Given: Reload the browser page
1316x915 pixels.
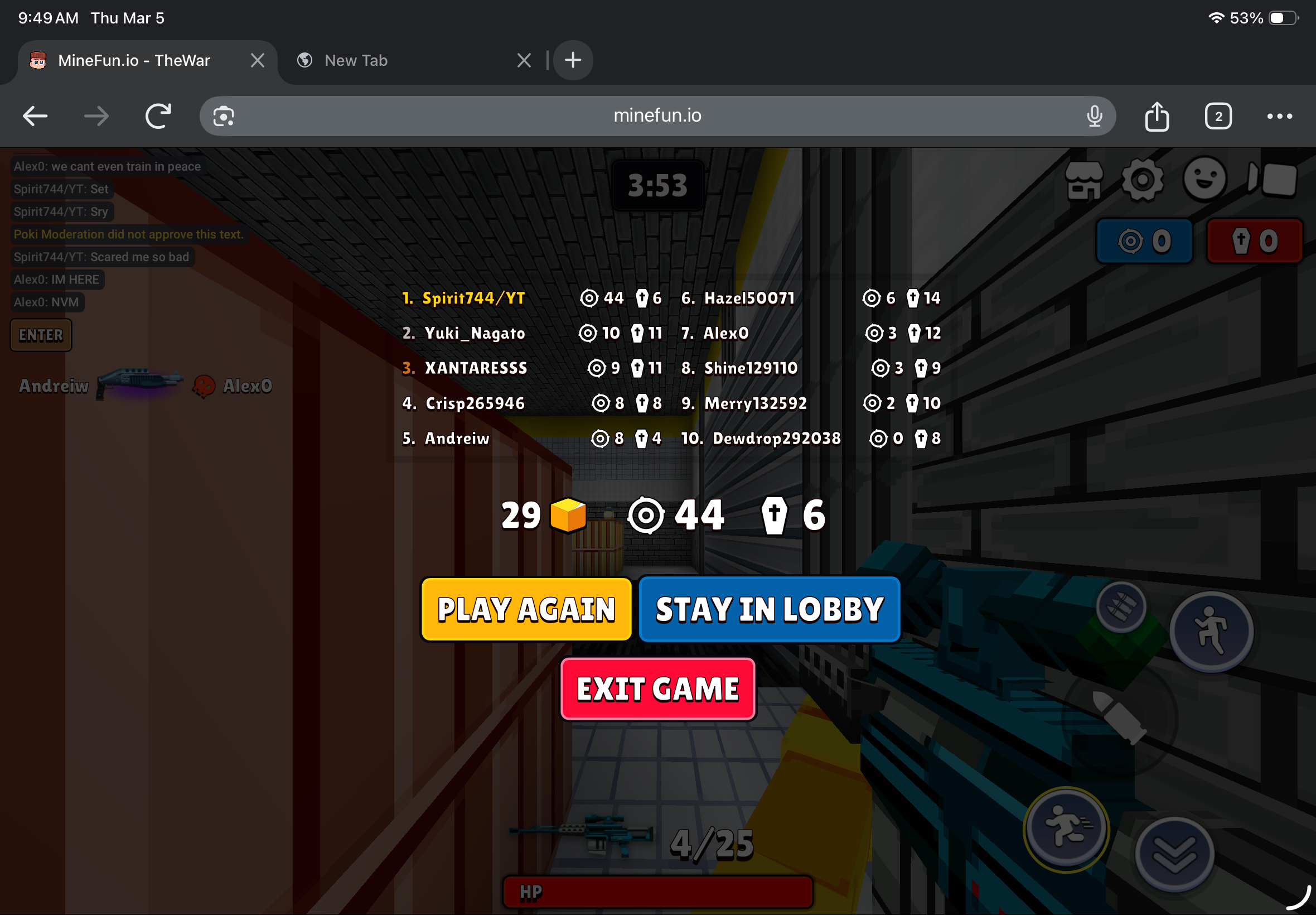Looking at the screenshot, I should coord(158,117).
